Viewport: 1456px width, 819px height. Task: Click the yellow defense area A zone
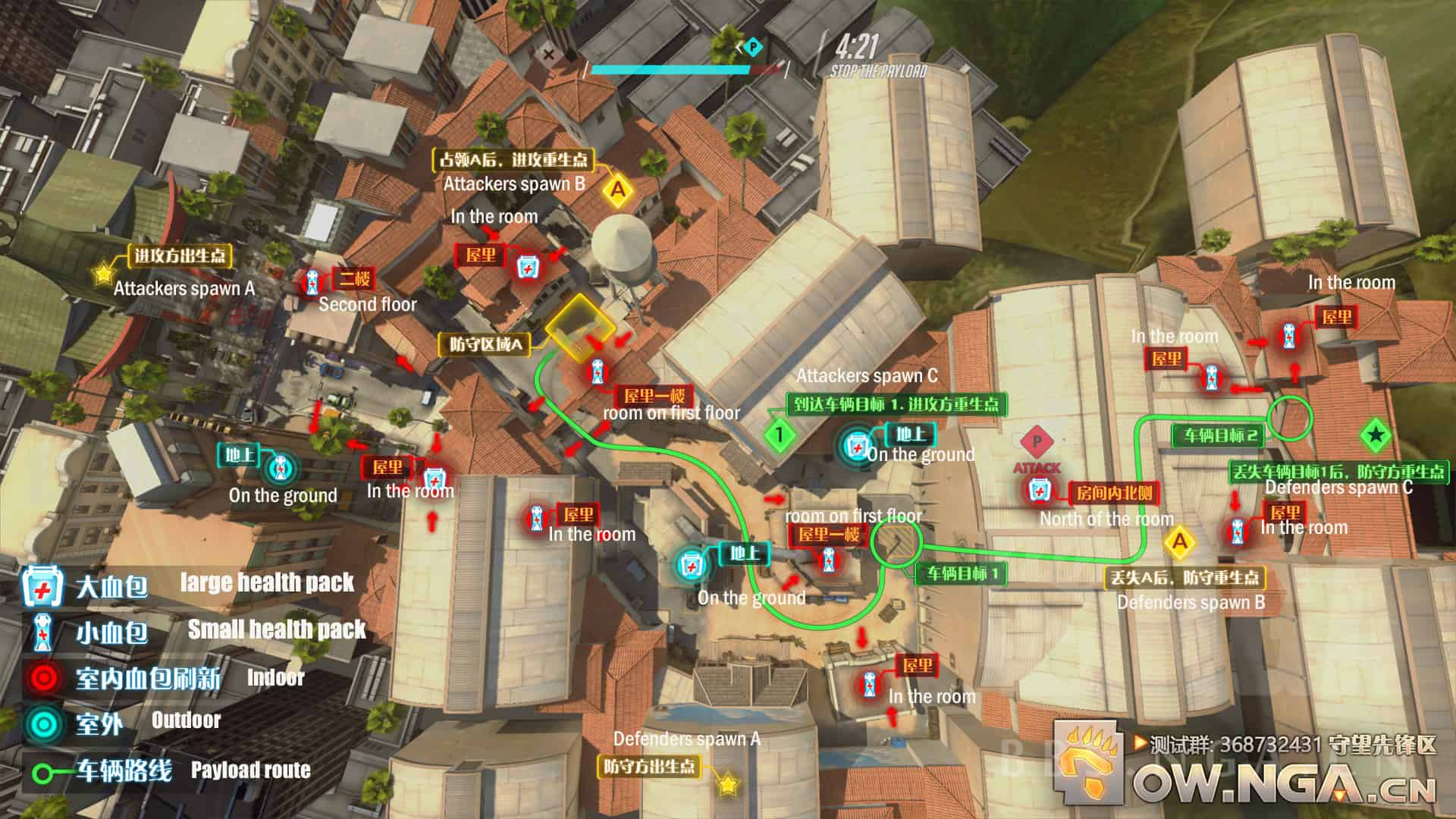coord(580,328)
